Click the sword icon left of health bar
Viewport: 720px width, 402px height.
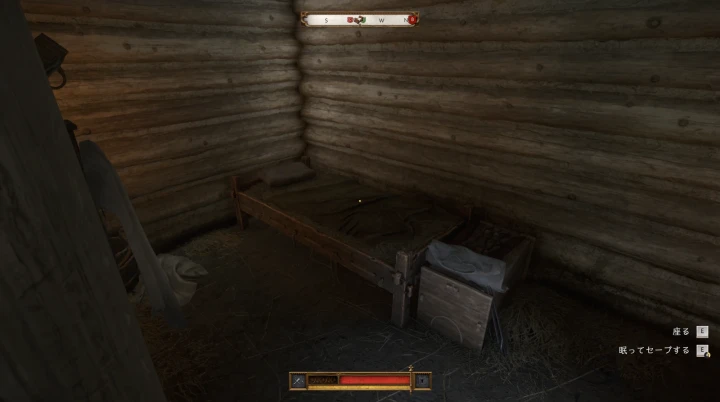pyautogui.click(x=297, y=380)
